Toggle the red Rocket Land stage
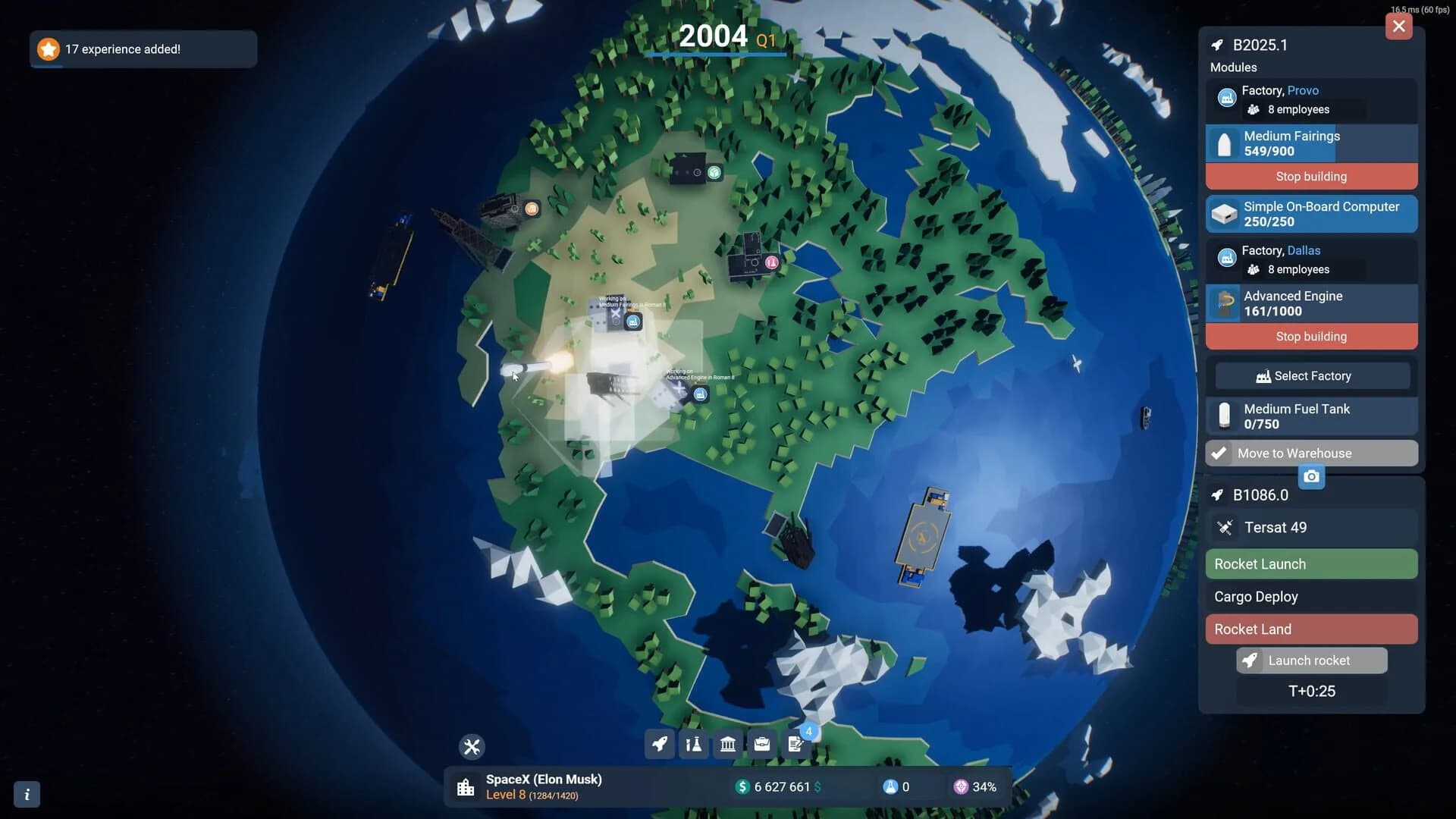The width and height of the screenshot is (1456, 819). 1311,629
